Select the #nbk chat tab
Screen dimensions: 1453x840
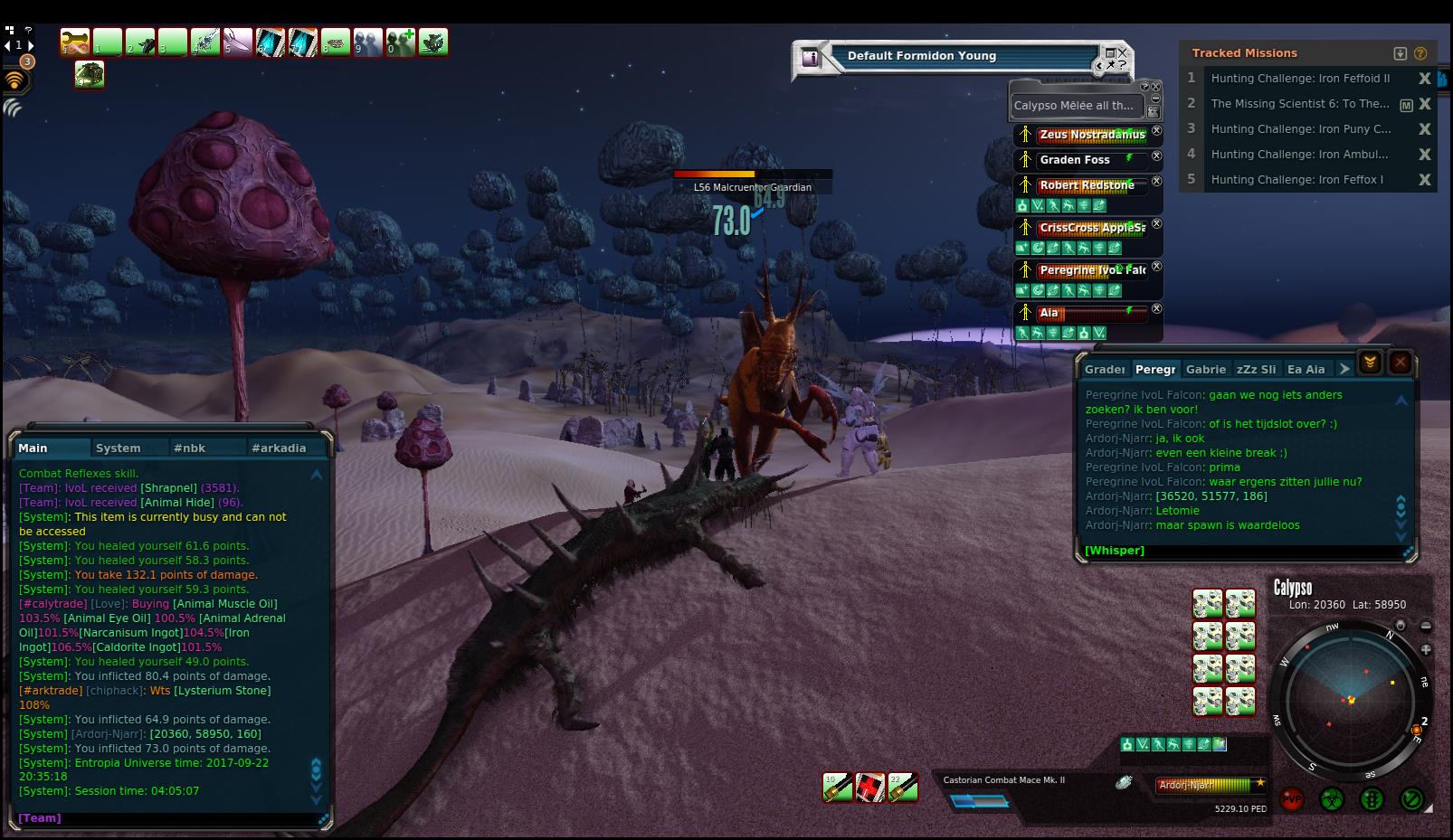coord(190,448)
